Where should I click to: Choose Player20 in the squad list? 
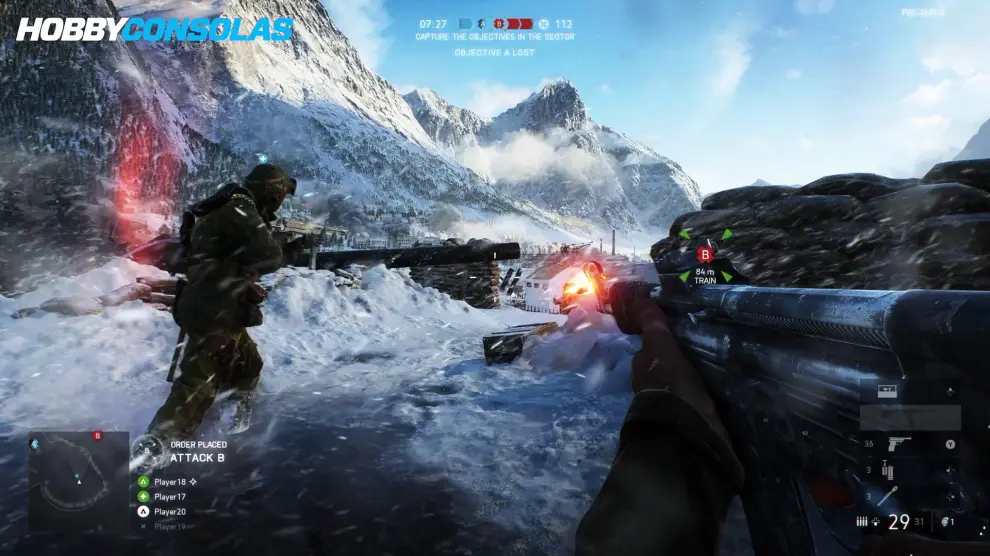click(x=169, y=512)
